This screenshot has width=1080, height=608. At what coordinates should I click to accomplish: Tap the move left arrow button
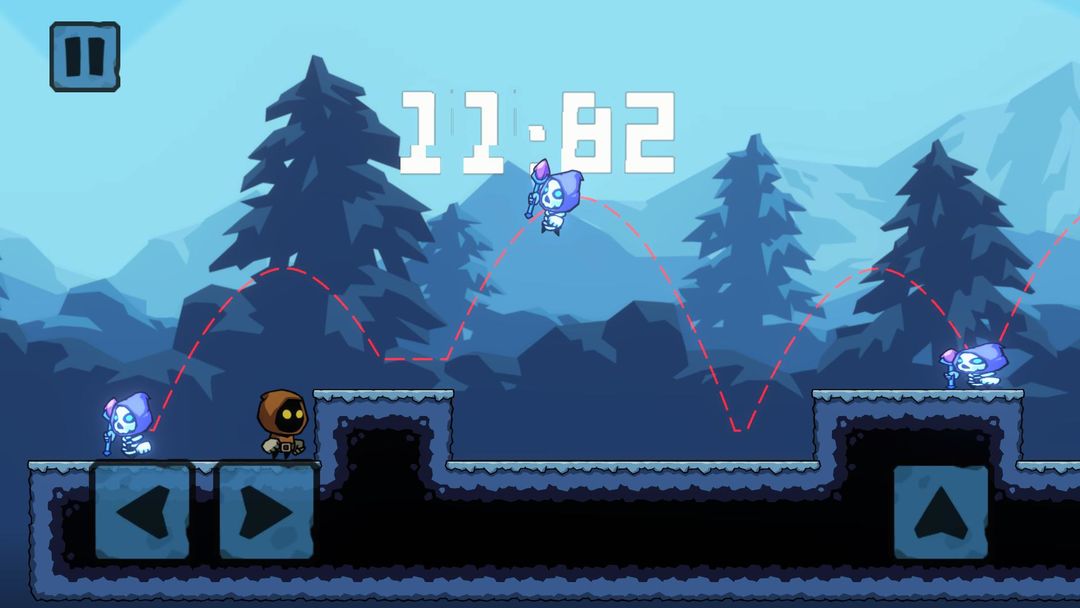pyautogui.click(x=141, y=510)
